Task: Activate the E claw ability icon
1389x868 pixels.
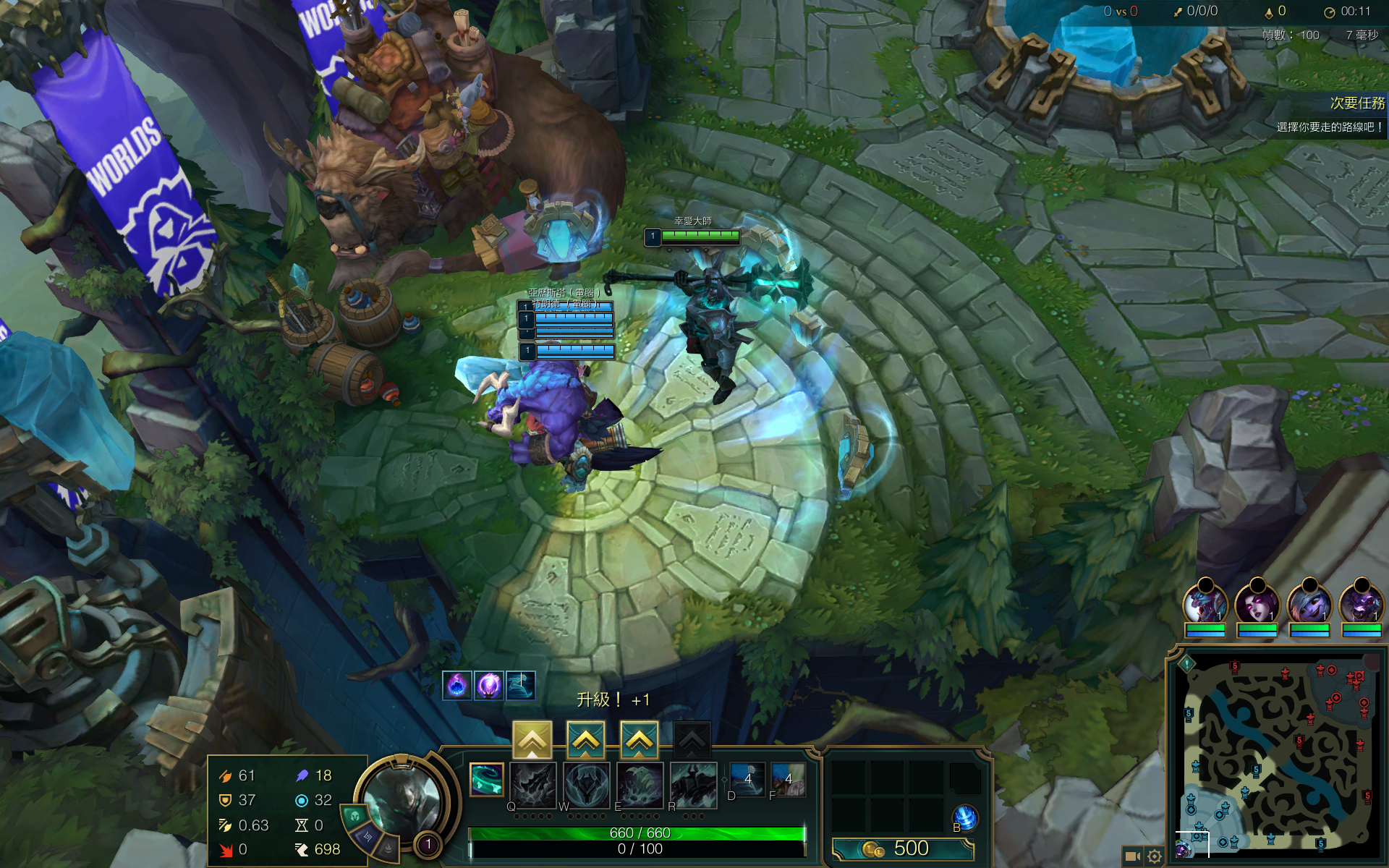Action: (640, 784)
